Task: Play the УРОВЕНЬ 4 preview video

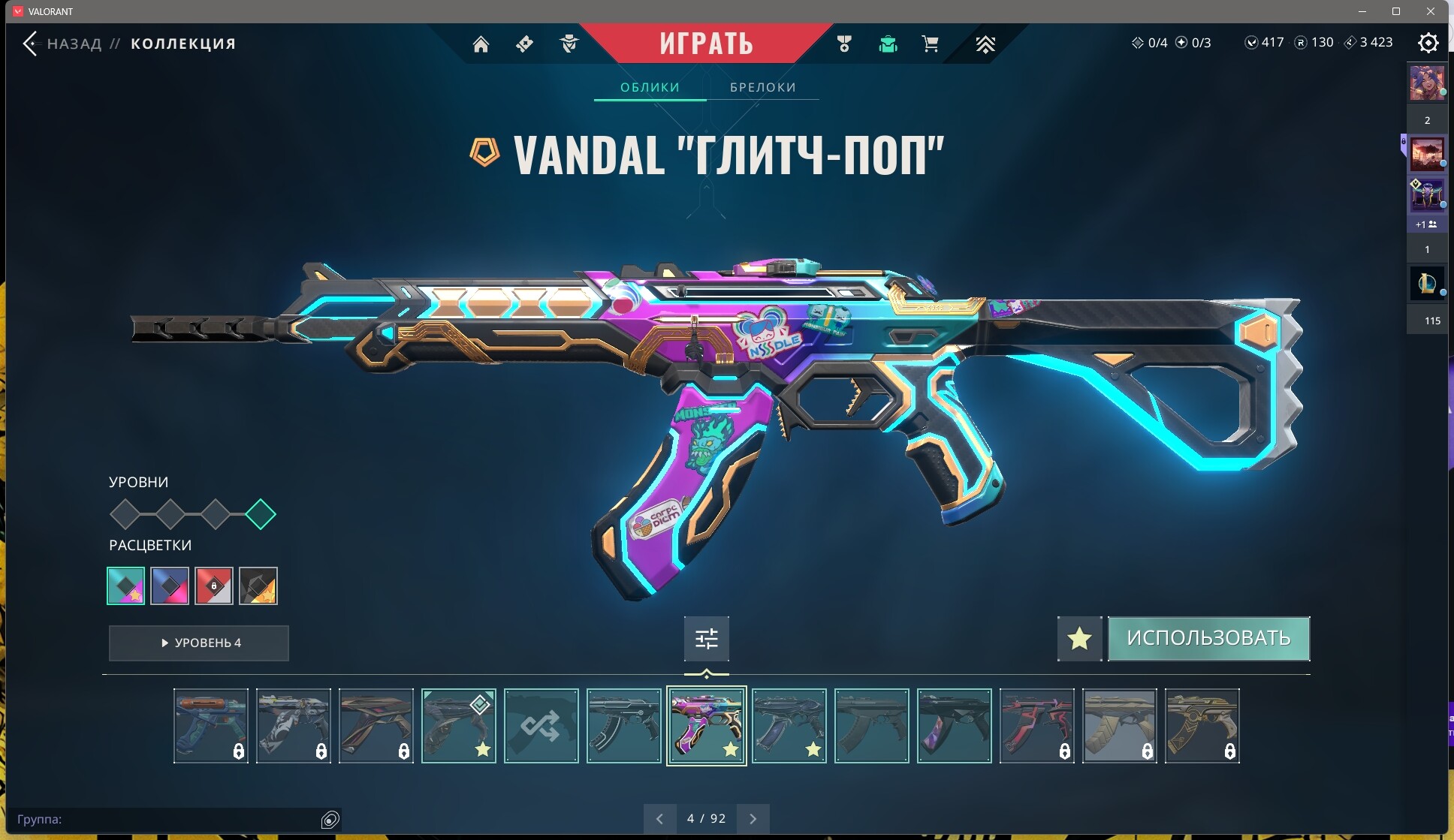Action: click(199, 643)
